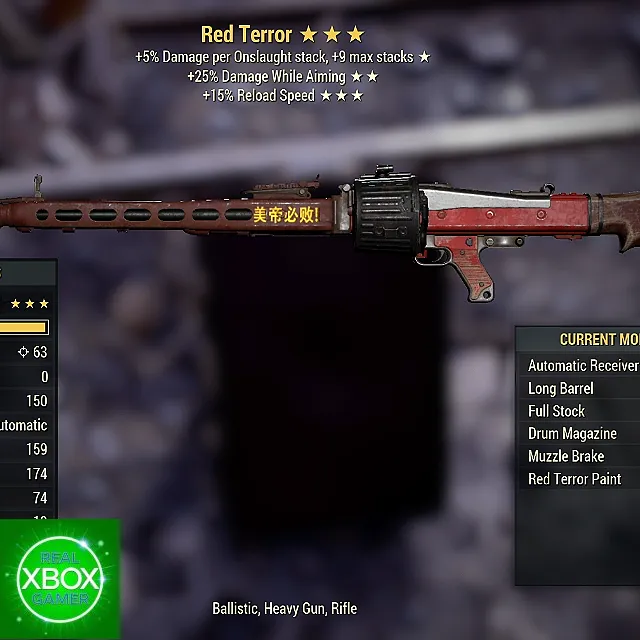Viewport: 640px width, 640px height.
Task: Click the Real Xbox Gamer logo badge
Action: [x=60, y=578]
